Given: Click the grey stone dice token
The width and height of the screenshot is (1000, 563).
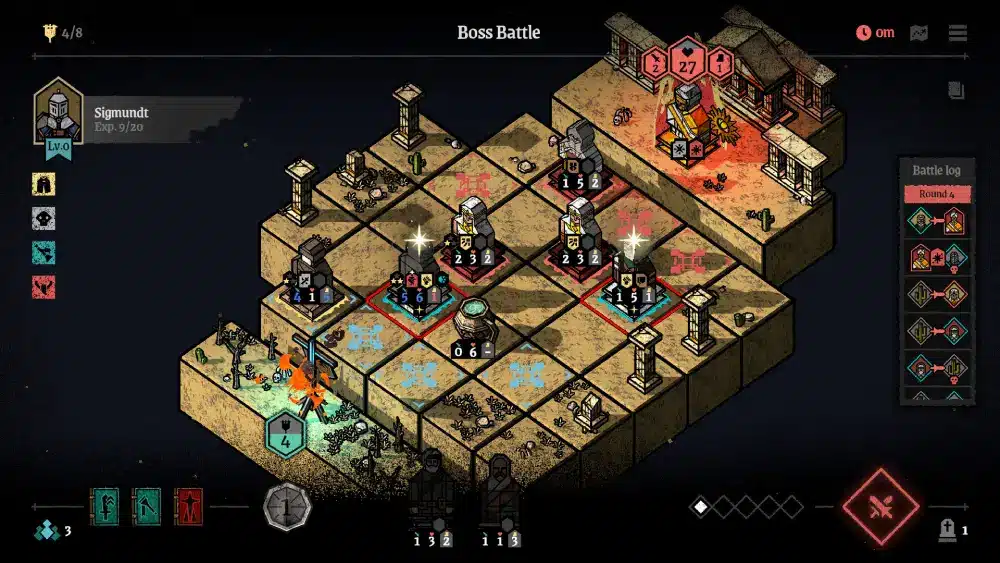Looking at the screenshot, I should point(286,507).
